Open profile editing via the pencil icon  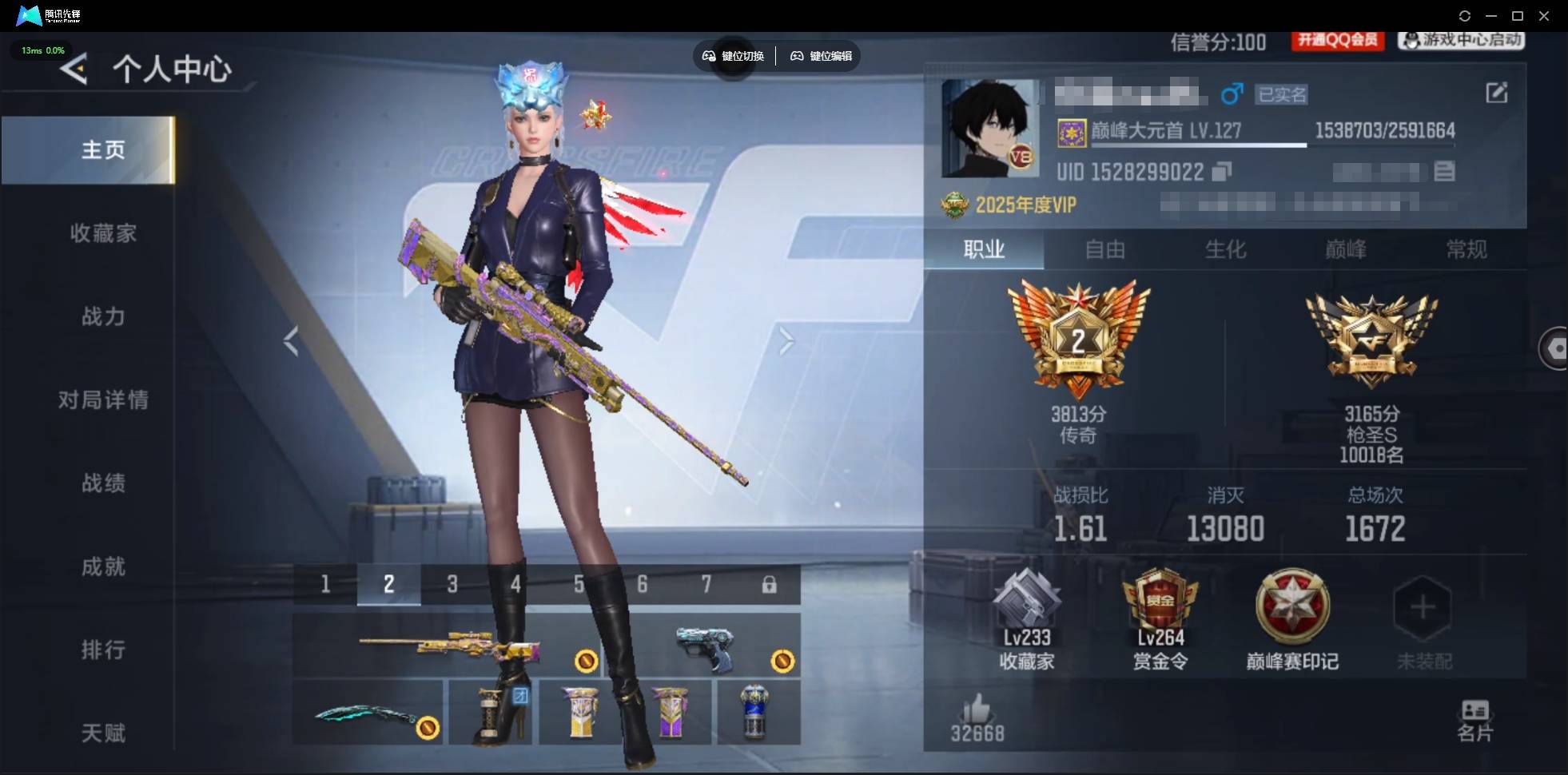pyautogui.click(x=1498, y=93)
